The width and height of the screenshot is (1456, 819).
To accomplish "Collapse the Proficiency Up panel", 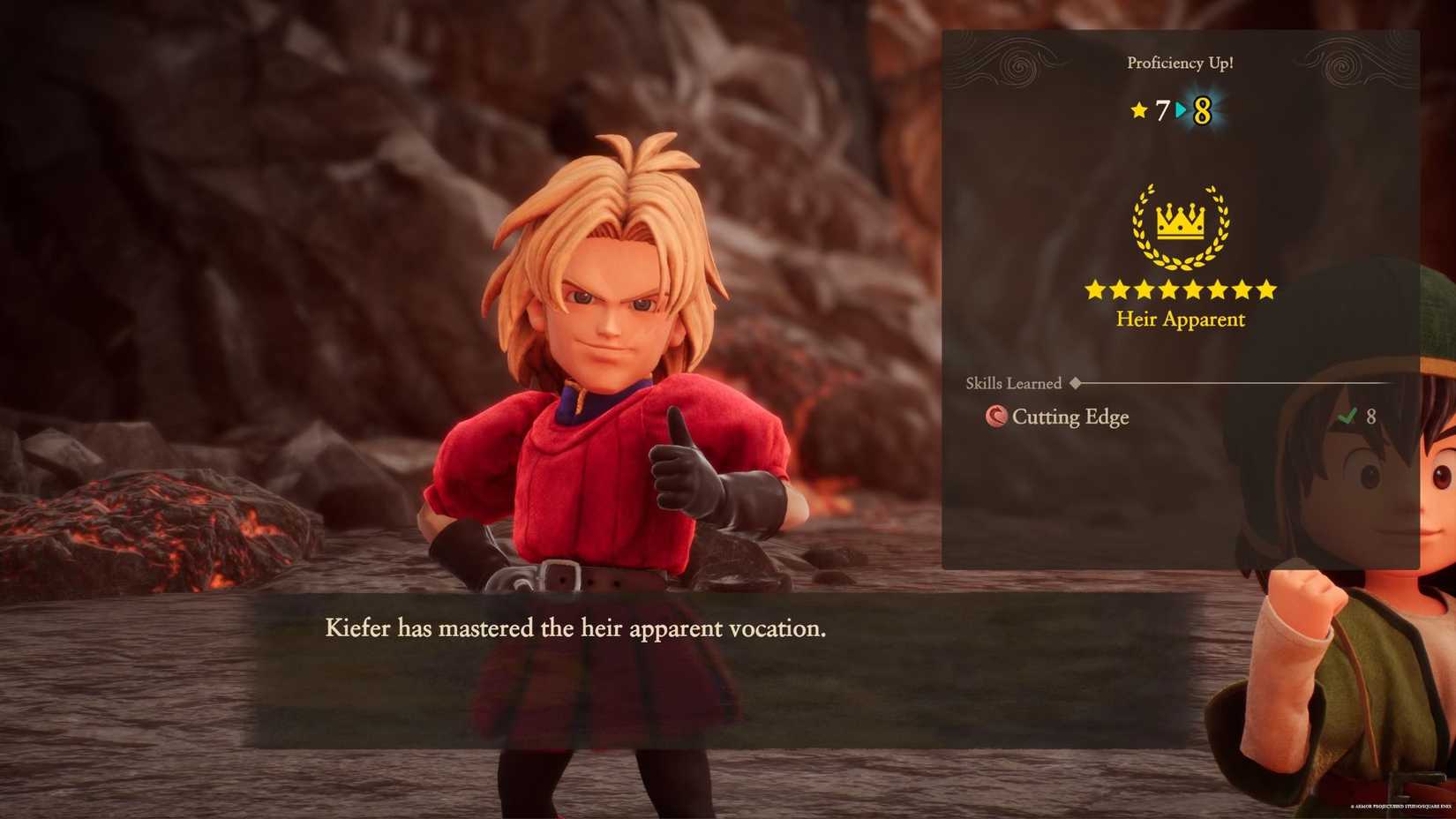I will pyautogui.click(x=1181, y=63).
